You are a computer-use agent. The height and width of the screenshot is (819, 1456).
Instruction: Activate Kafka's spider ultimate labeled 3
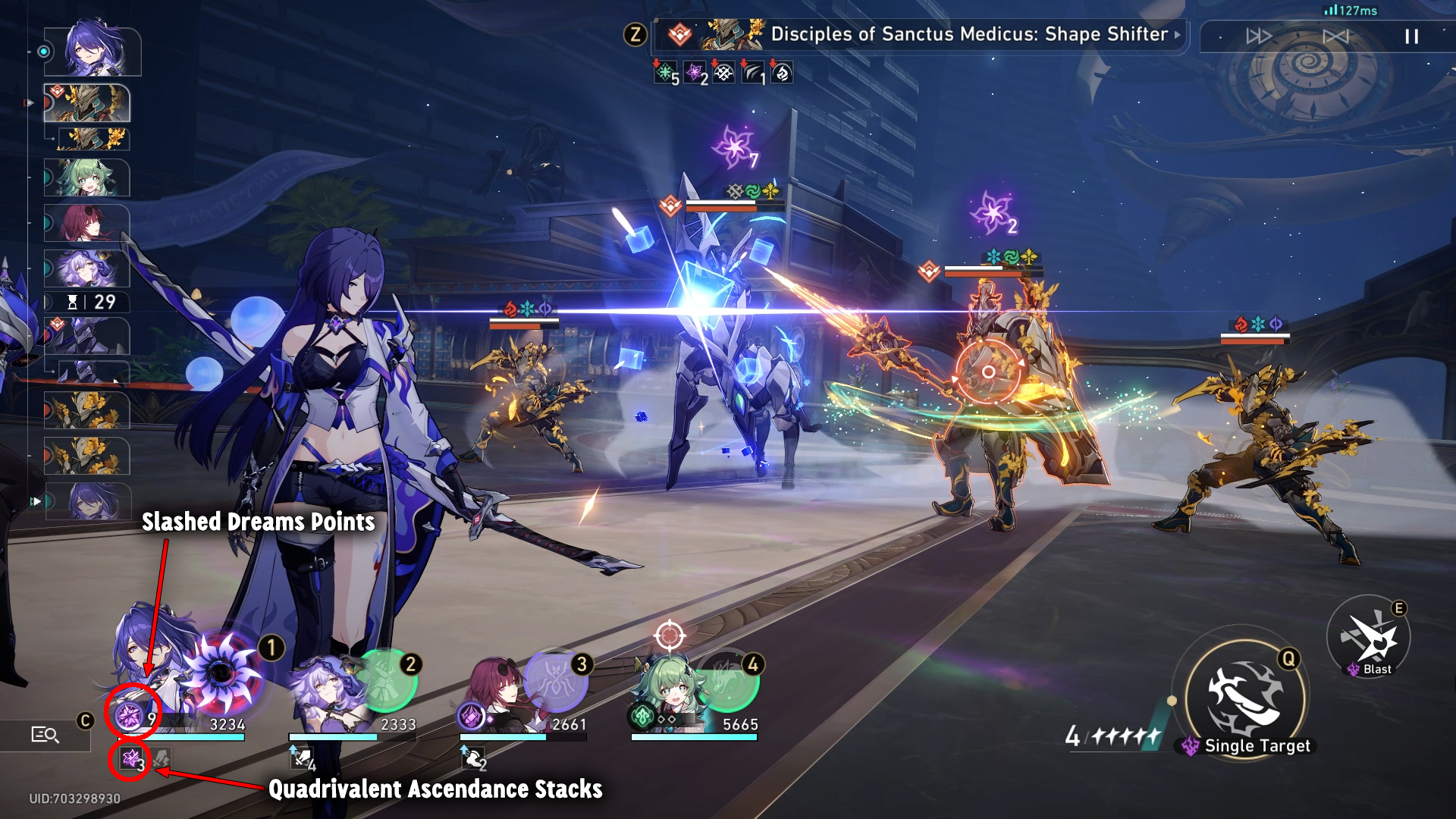(x=556, y=679)
